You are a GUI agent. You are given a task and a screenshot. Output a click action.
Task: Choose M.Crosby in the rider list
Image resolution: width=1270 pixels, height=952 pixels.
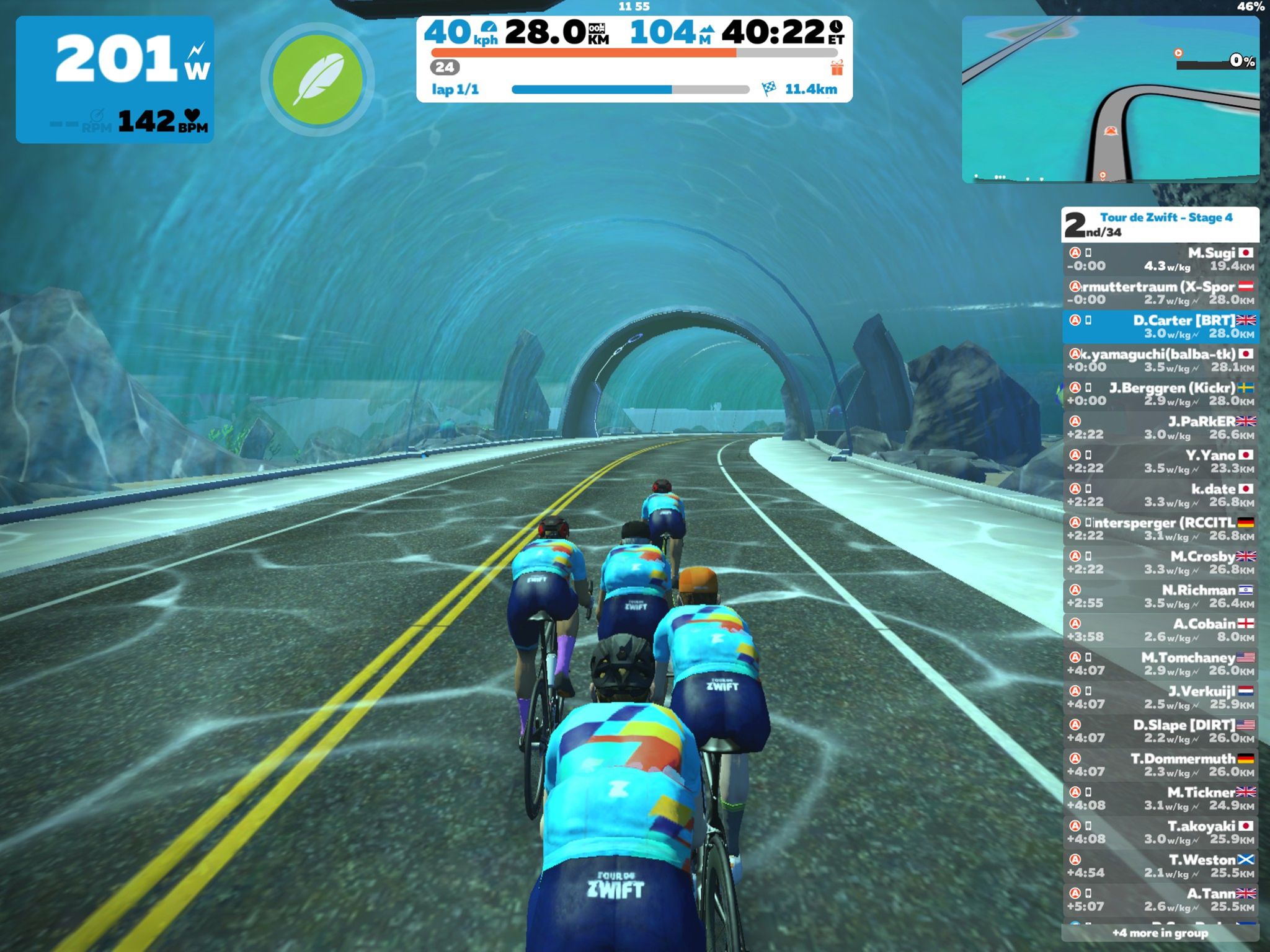click(1160, 562)
